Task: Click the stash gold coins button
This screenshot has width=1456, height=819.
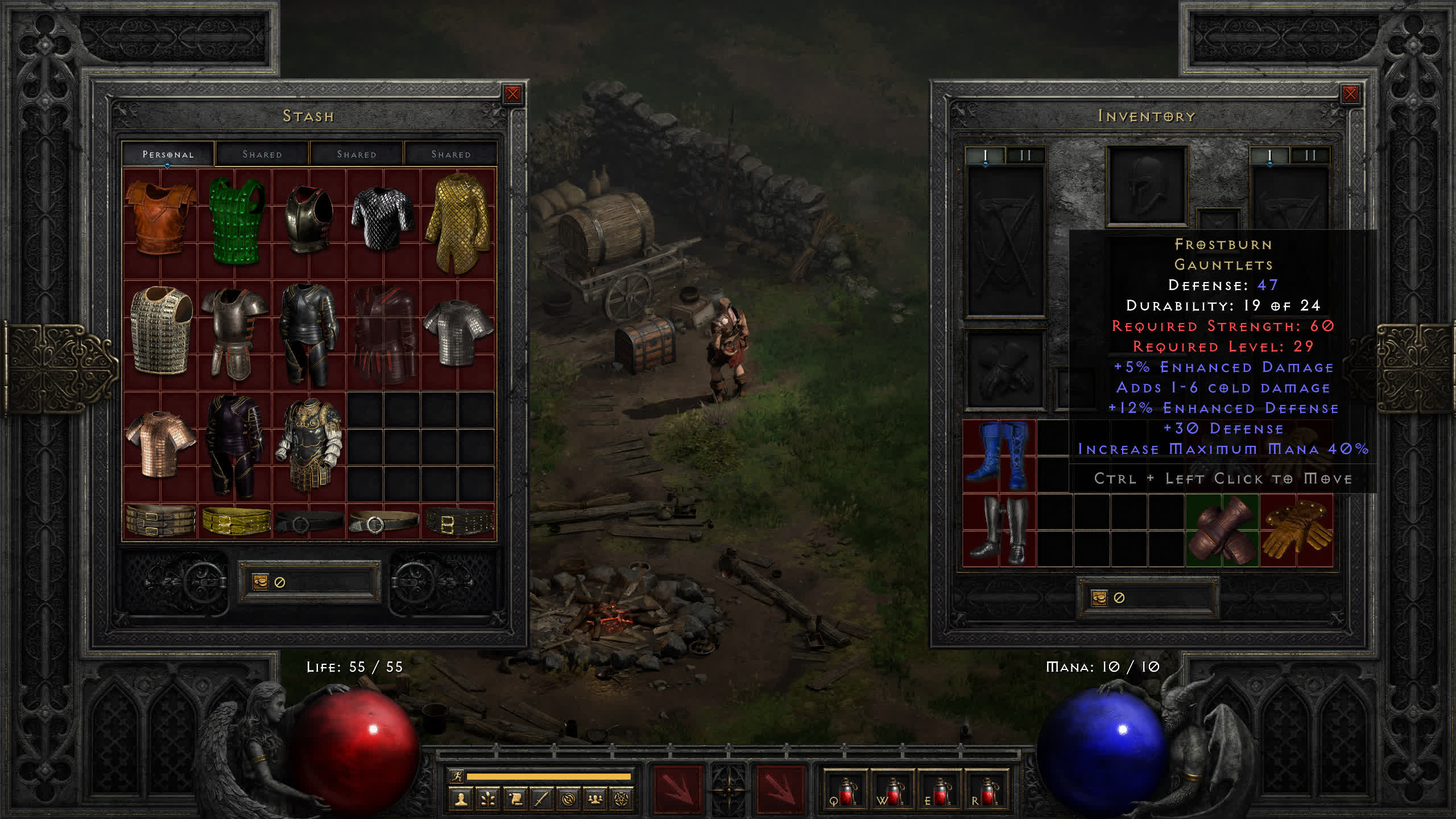Action: pyautogui.click(x=260, y=582)
